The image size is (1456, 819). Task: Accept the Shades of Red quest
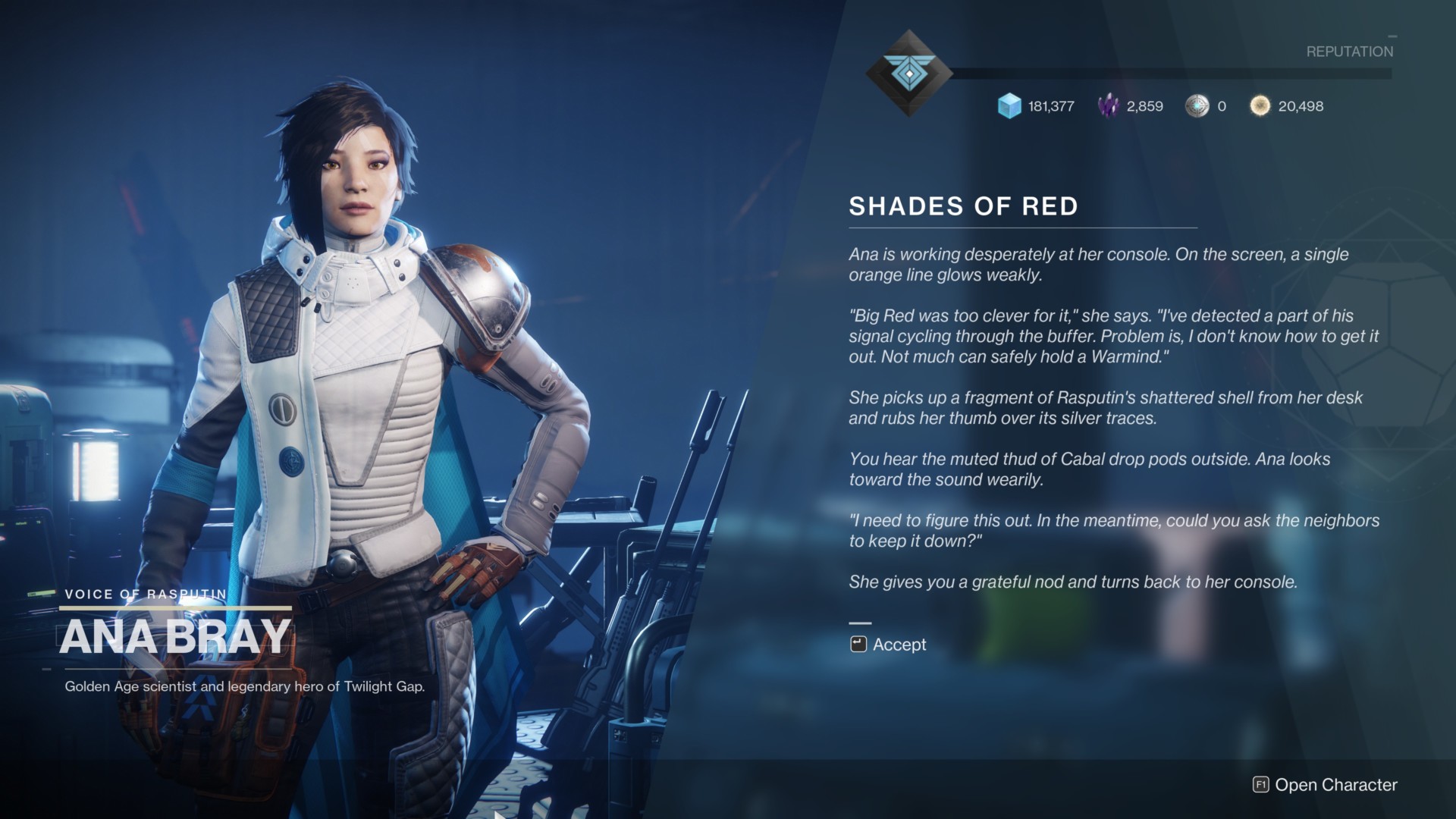tap(889, 645)
